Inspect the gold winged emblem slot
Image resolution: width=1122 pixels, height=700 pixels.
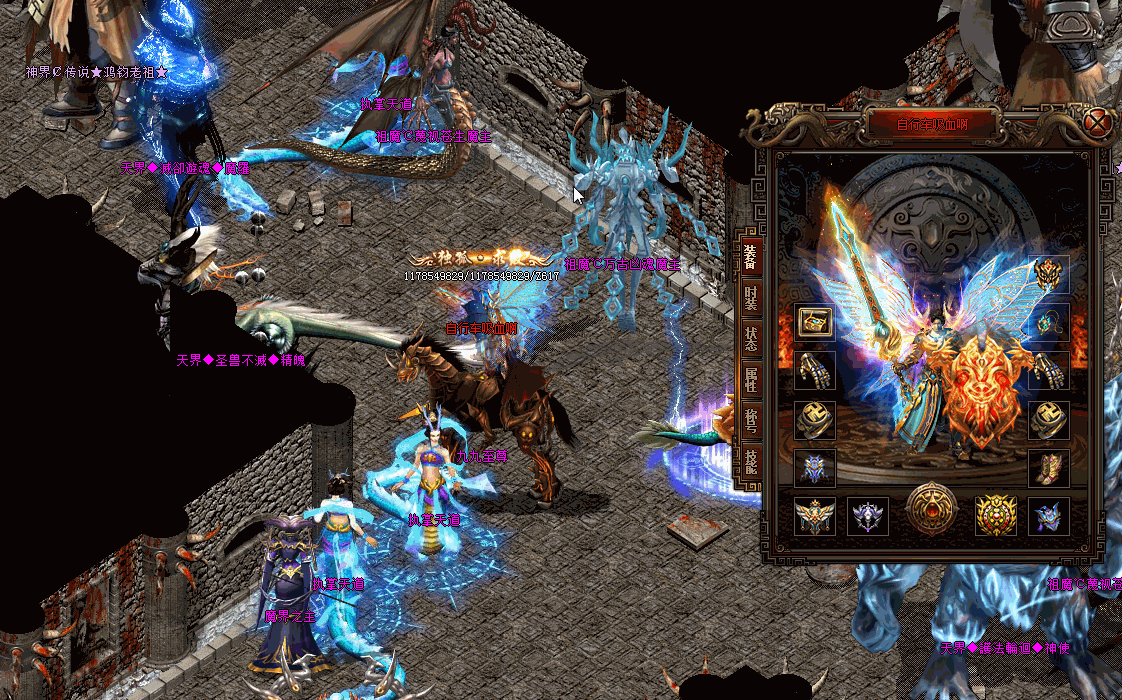[813, 516]
